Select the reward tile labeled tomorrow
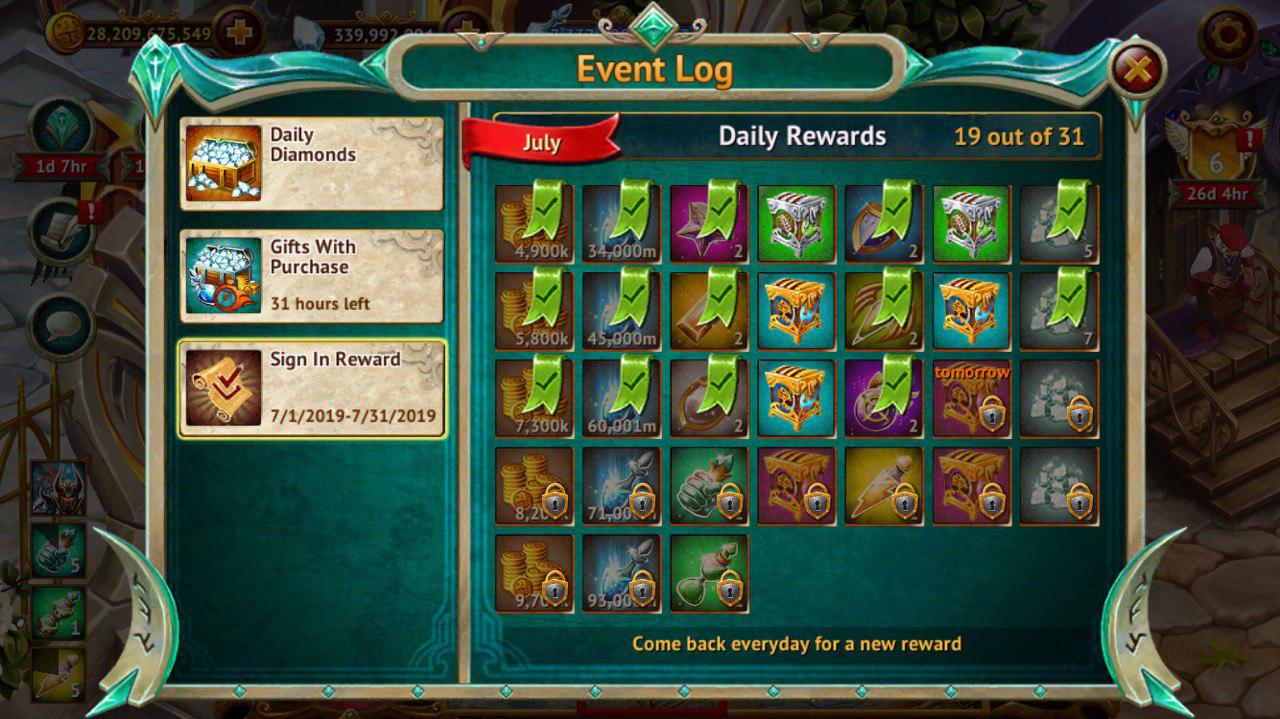The height and width of the screenshot is (719, 1280). [x=971, y=397]
